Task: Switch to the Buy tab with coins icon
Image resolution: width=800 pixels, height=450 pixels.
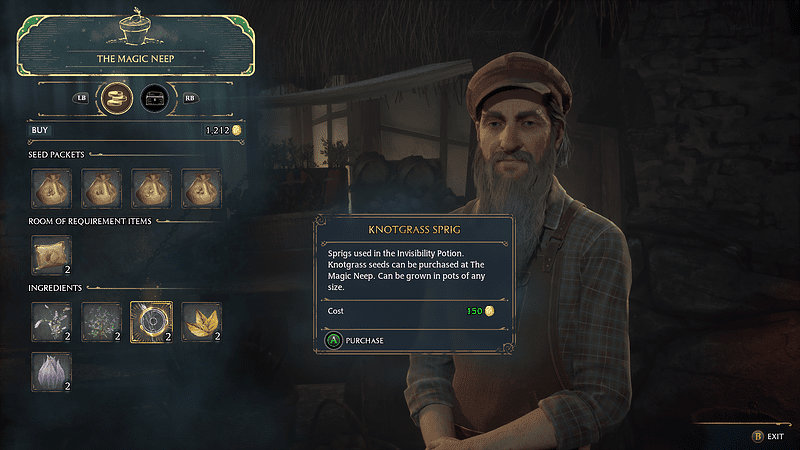Action: coord(118,98)
